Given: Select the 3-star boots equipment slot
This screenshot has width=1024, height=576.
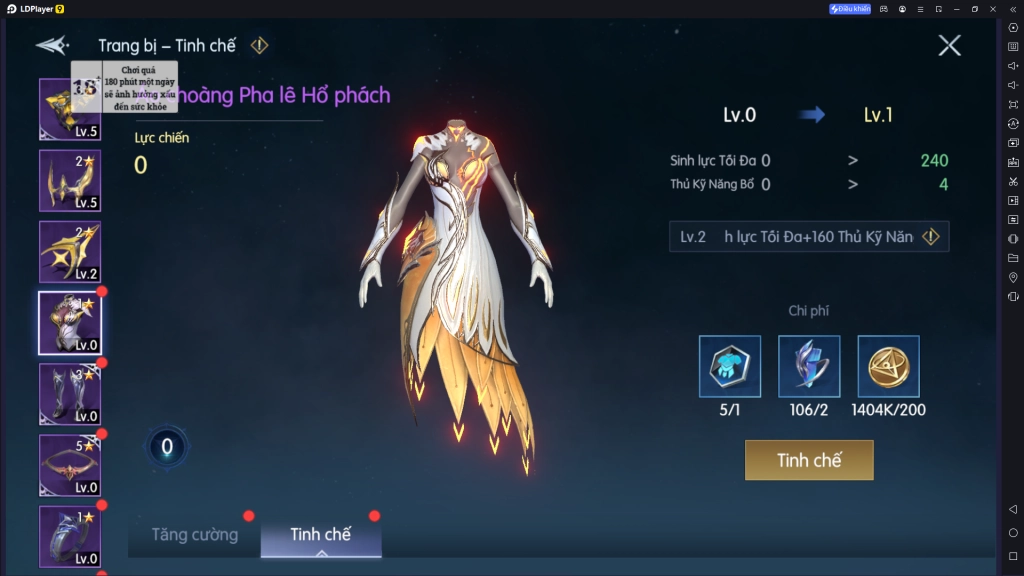Looking at the screenshot, I should click(x=70, y=394).
